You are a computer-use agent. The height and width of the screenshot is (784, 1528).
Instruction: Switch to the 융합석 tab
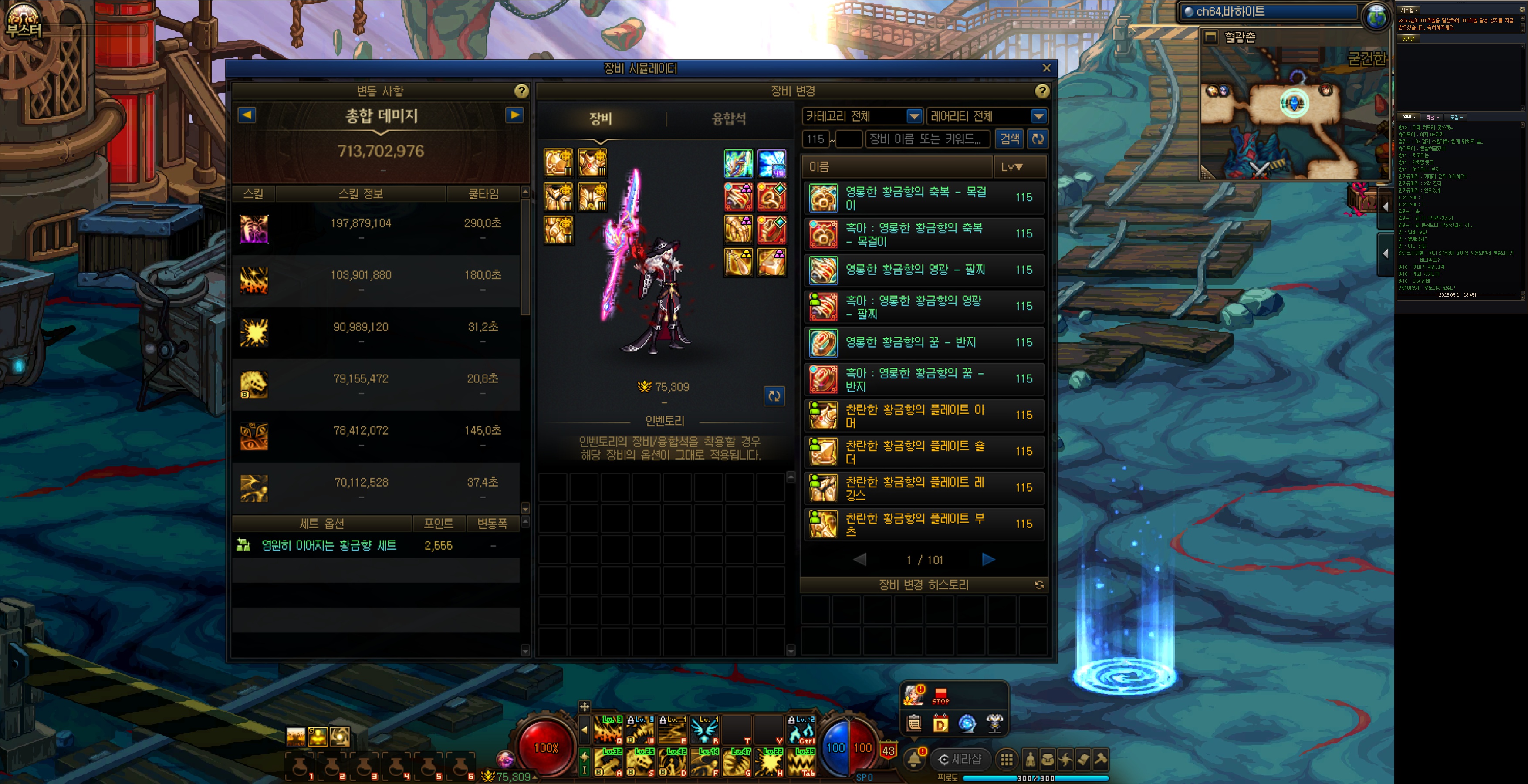click(728, 119)
